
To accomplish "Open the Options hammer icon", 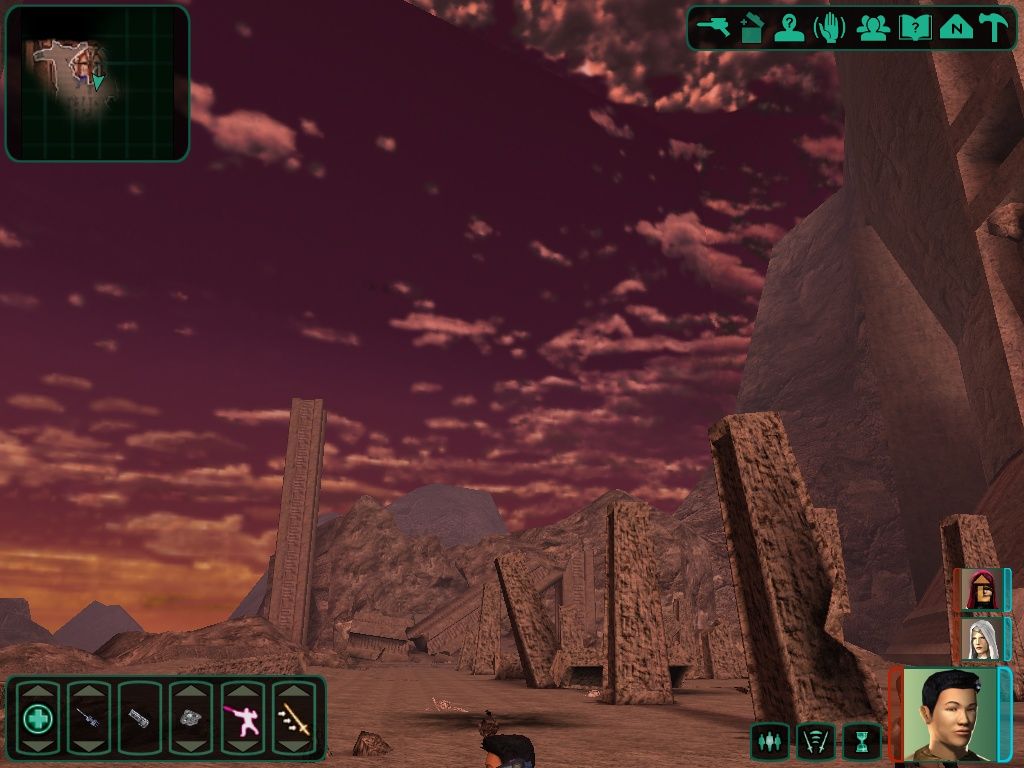I will (994, 28).
